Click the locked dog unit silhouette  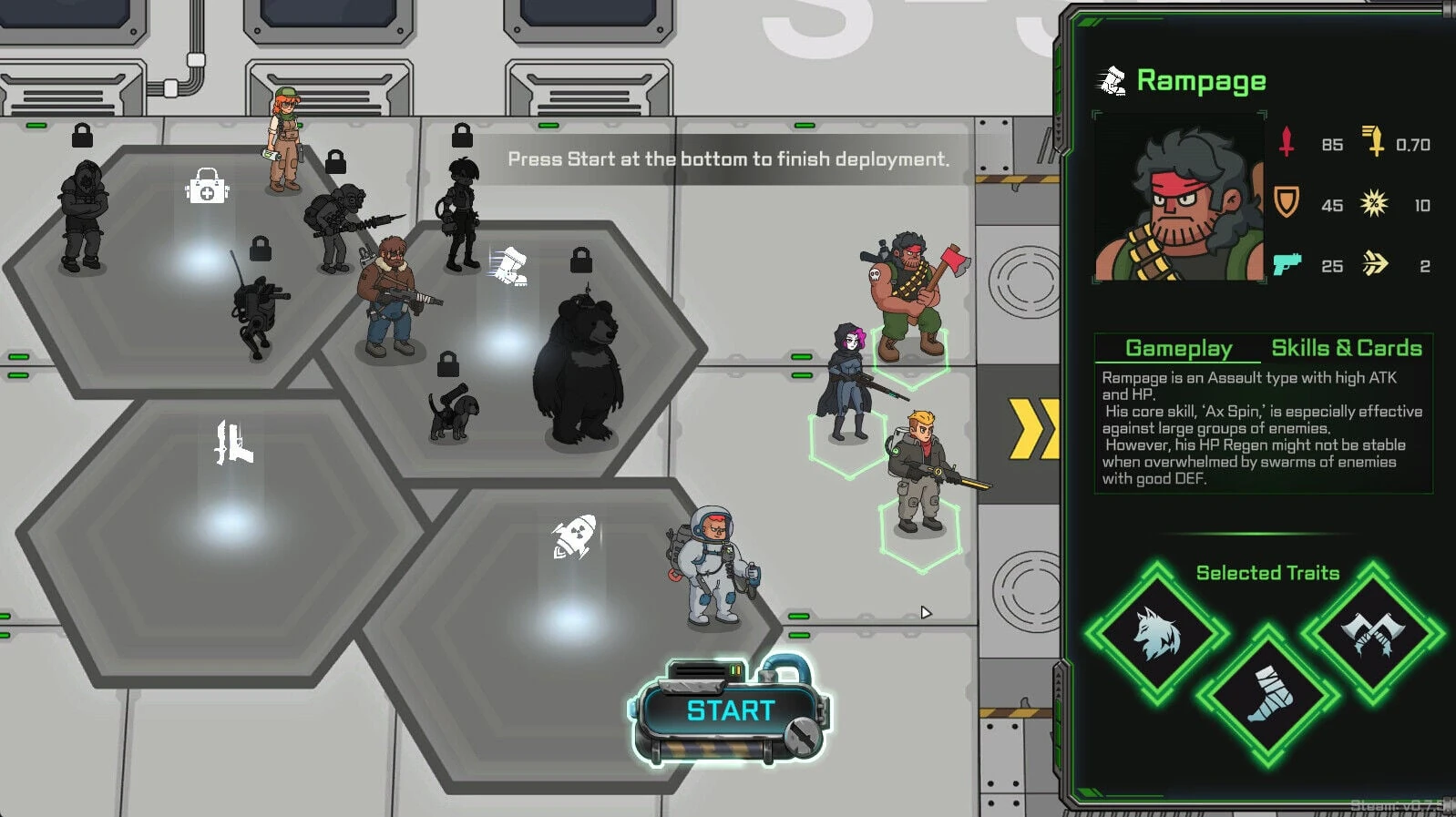click(x=454, y=414)
